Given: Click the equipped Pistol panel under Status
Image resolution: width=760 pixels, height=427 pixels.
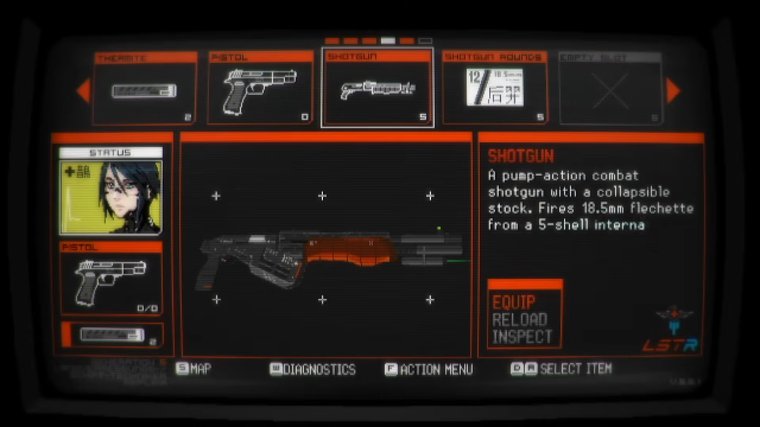Looking at the screenshot, I should click(111, 279).
